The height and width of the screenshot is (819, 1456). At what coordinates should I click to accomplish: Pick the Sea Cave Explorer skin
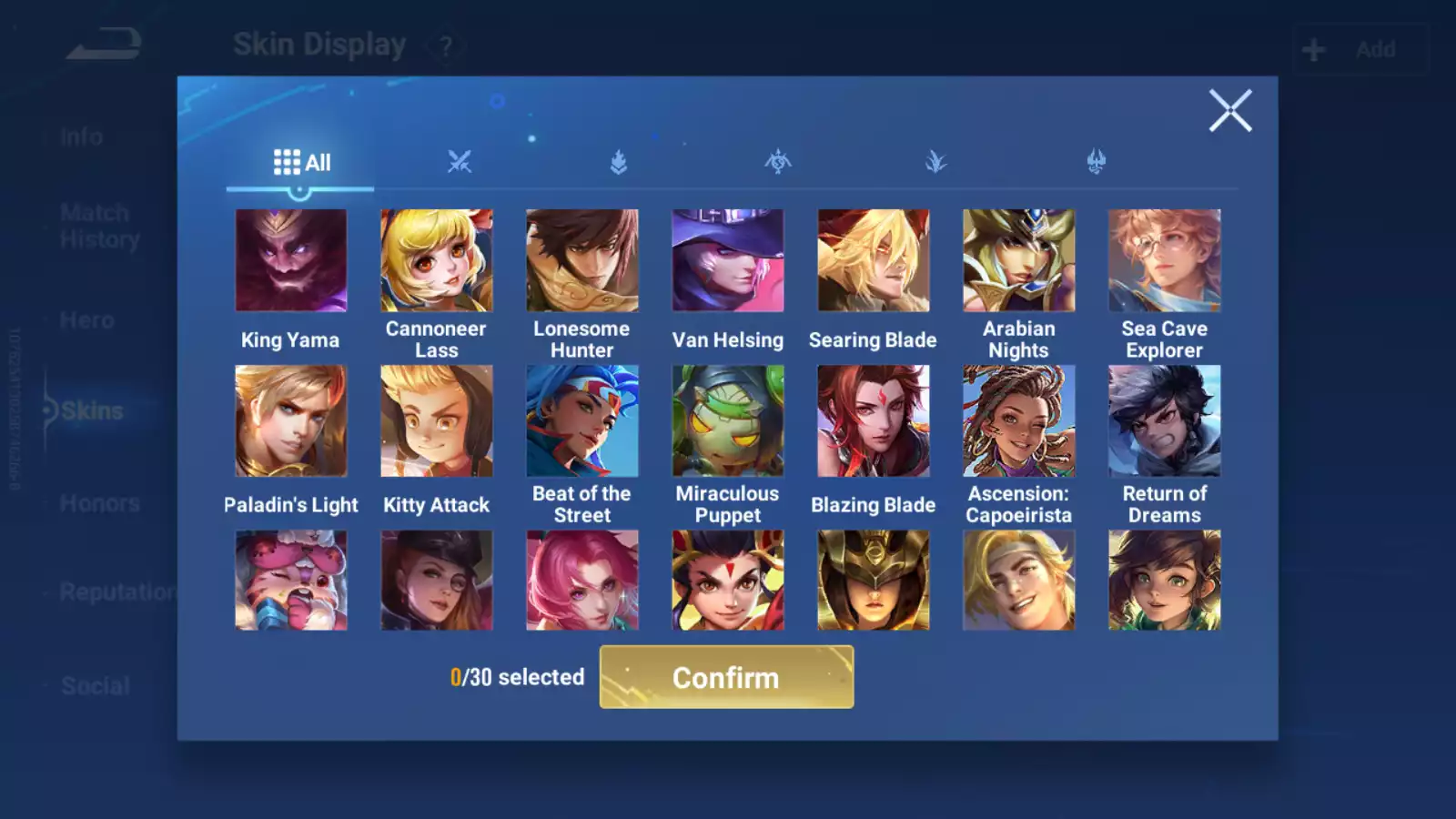1165,261
